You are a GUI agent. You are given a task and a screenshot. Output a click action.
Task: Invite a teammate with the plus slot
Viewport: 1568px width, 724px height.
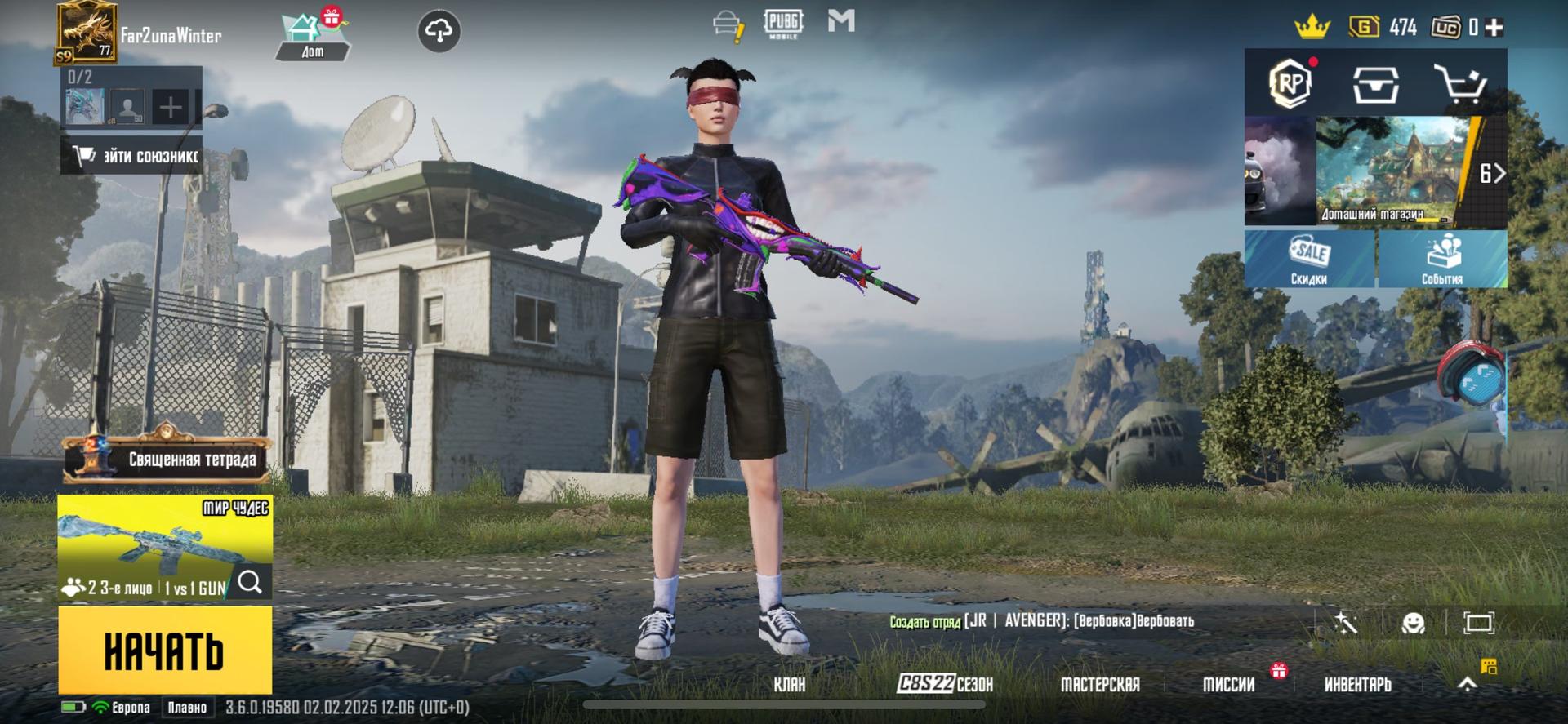coord(171,107)
